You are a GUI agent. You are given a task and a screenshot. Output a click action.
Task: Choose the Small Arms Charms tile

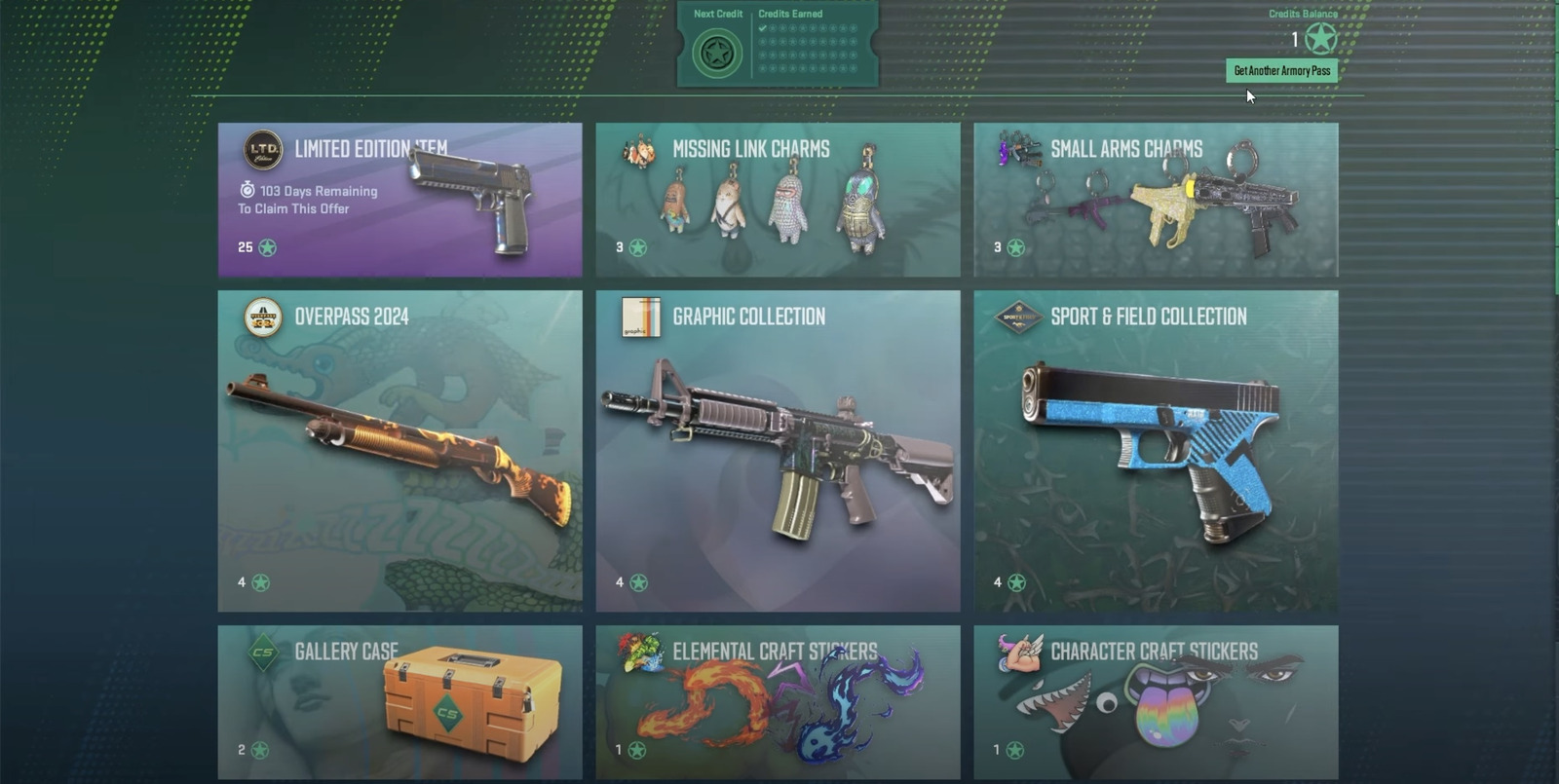tap(1156, 200)
